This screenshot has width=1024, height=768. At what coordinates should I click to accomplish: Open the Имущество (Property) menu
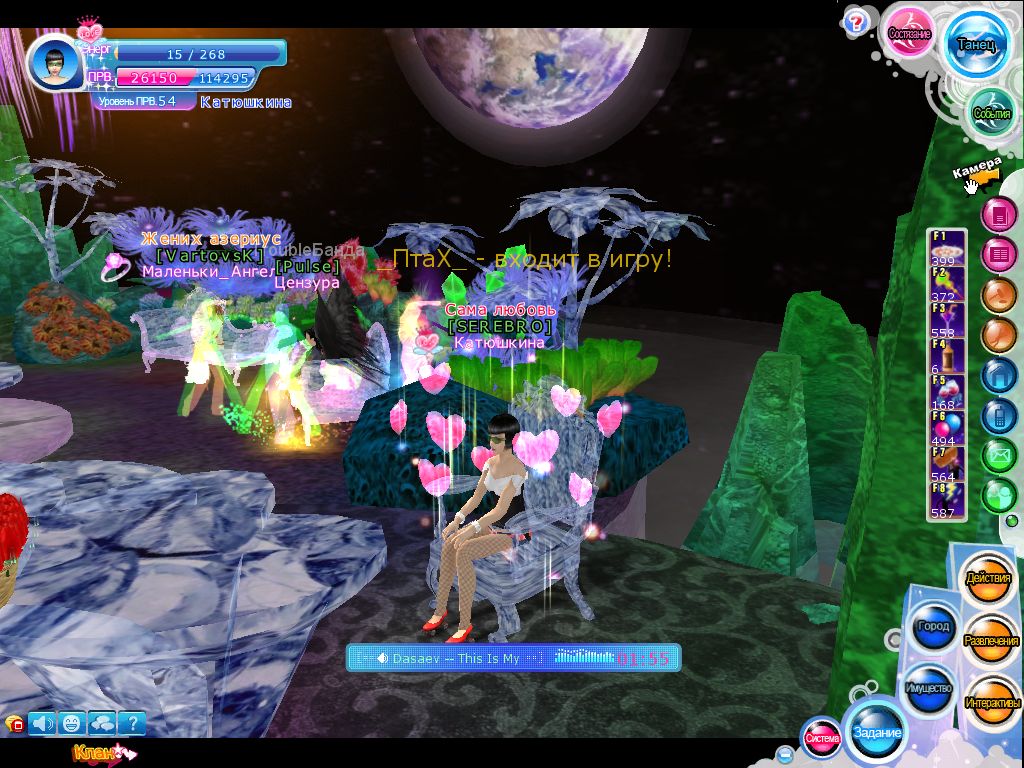point(929,689)
